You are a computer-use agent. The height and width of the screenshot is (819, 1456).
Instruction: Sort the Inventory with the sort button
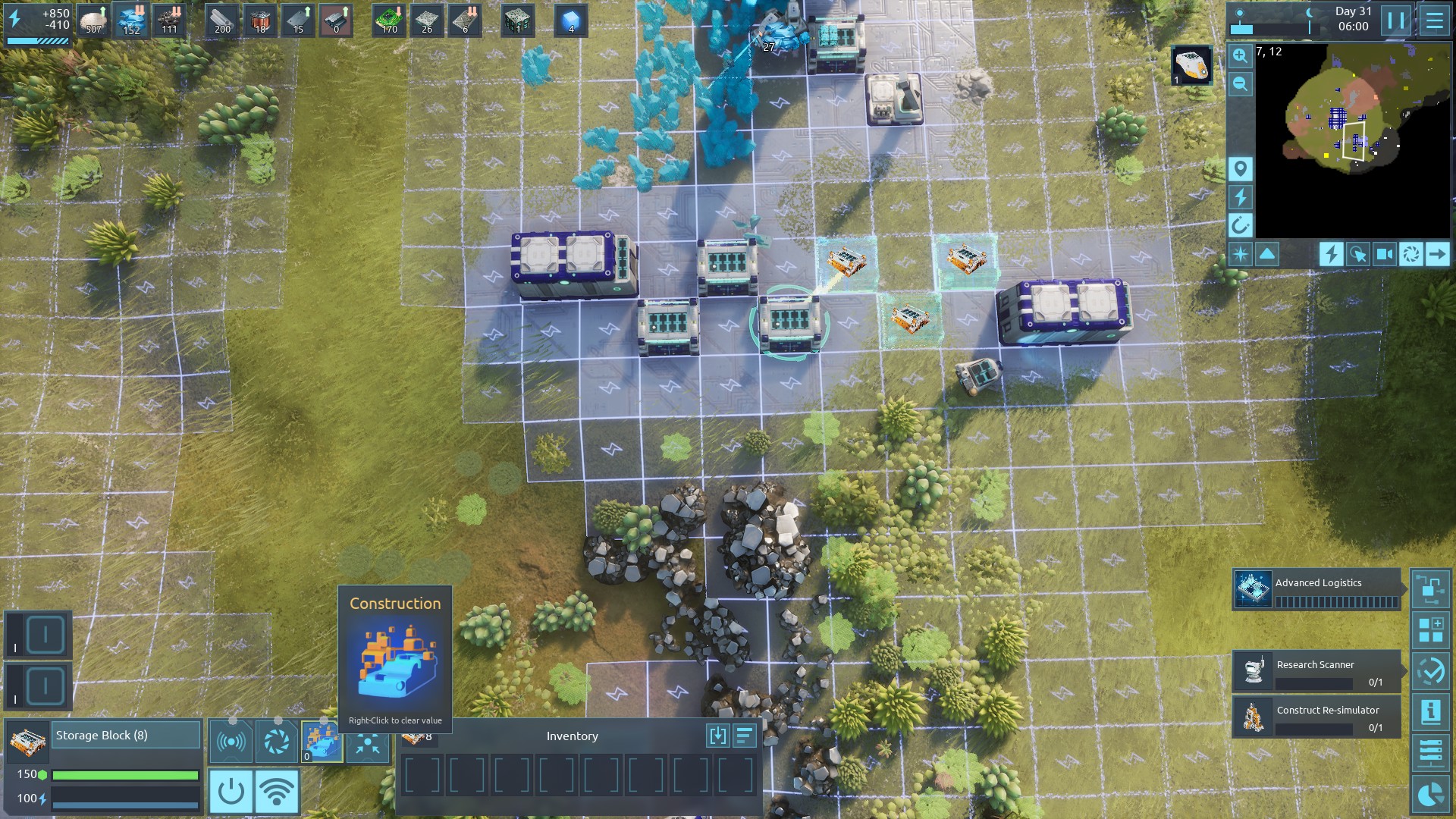tap(745, 736)
